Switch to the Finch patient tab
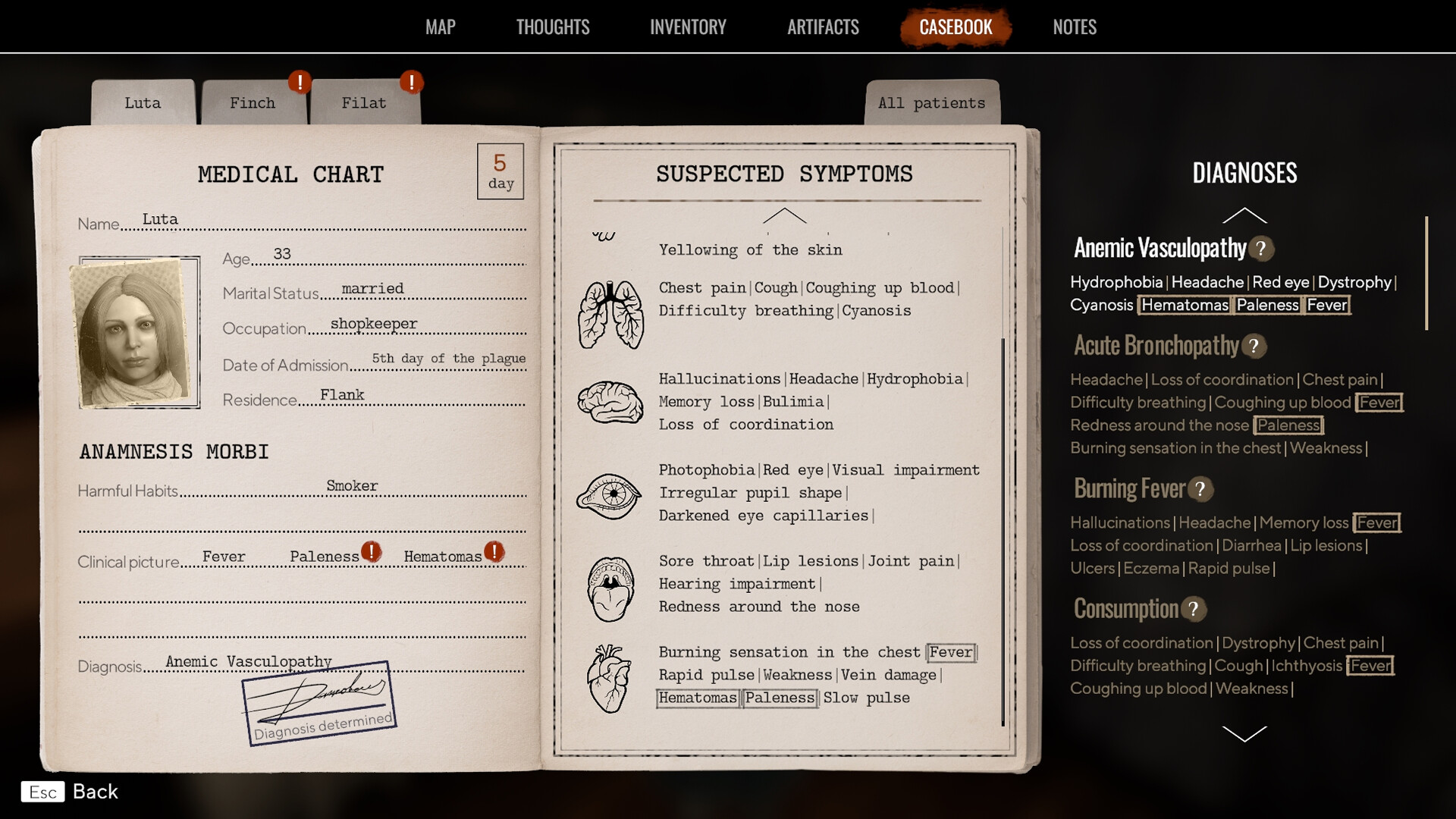 252,102
